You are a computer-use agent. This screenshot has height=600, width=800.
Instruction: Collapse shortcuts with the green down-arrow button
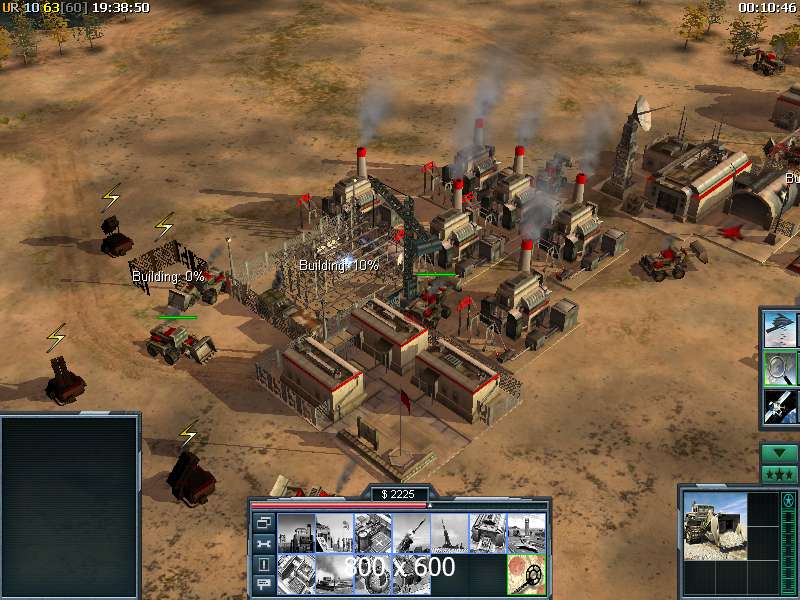[779, 454]
